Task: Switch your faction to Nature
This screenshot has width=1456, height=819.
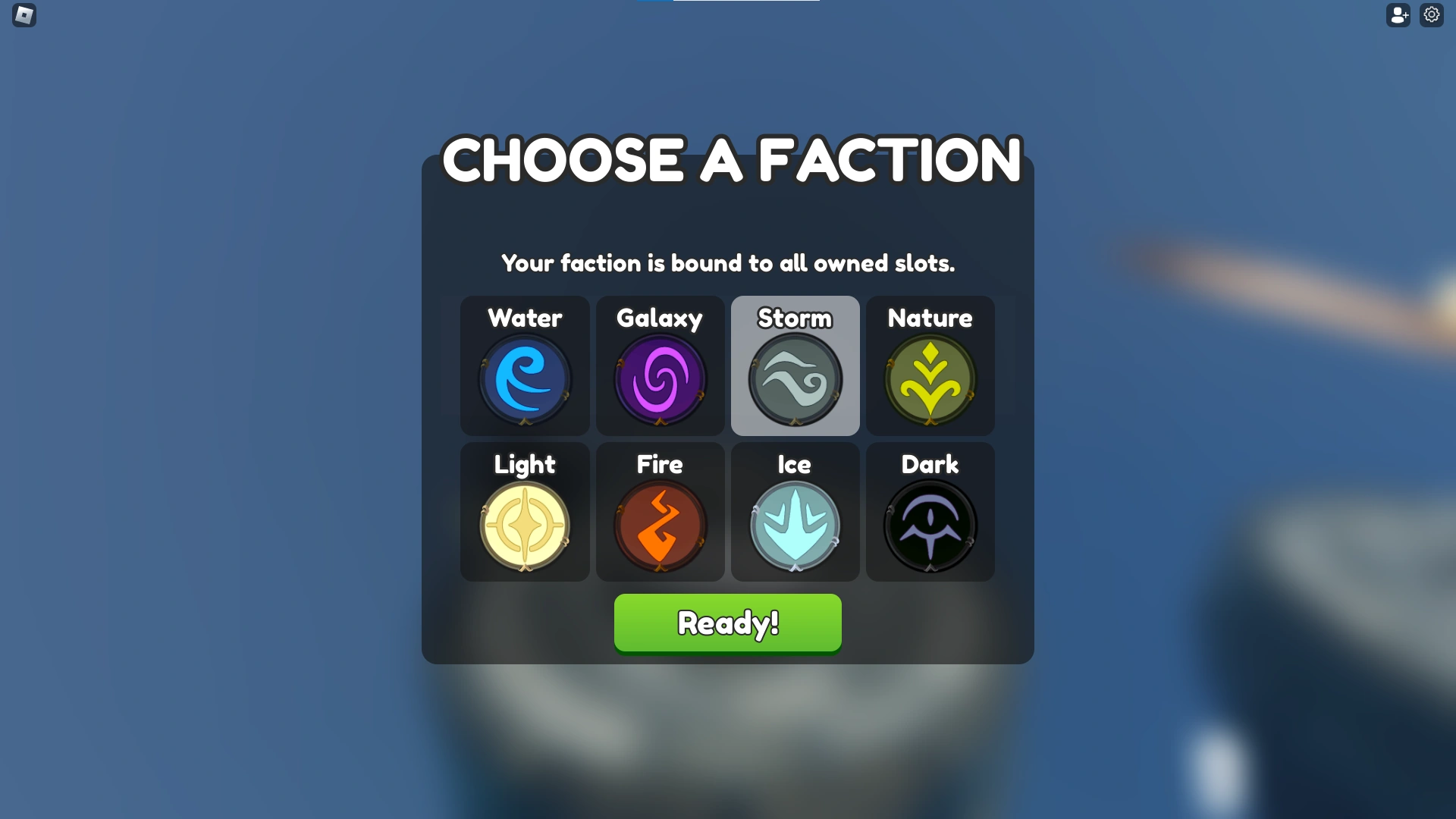Action: [930, 366]
